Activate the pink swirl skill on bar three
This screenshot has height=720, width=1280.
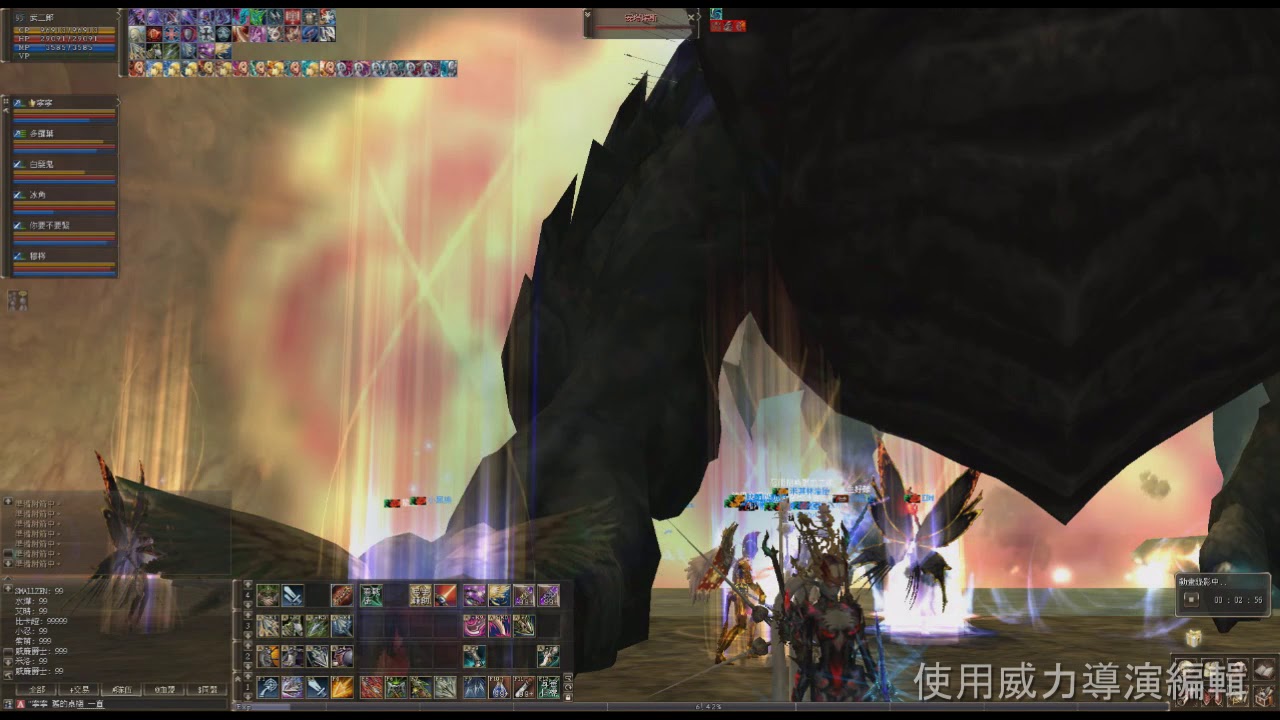pos(474,626)
